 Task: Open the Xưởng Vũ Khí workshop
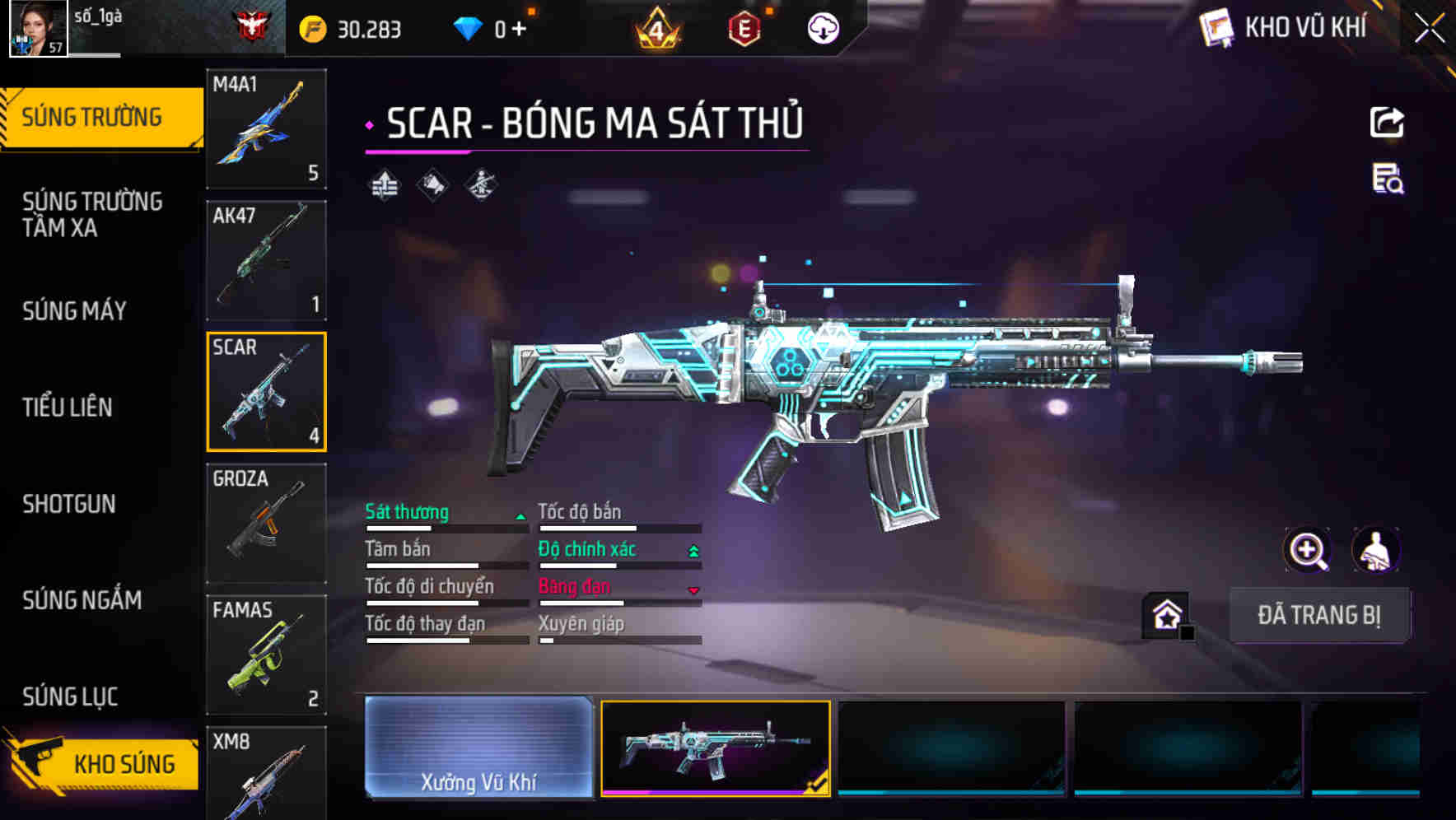[x=478, y=748]
